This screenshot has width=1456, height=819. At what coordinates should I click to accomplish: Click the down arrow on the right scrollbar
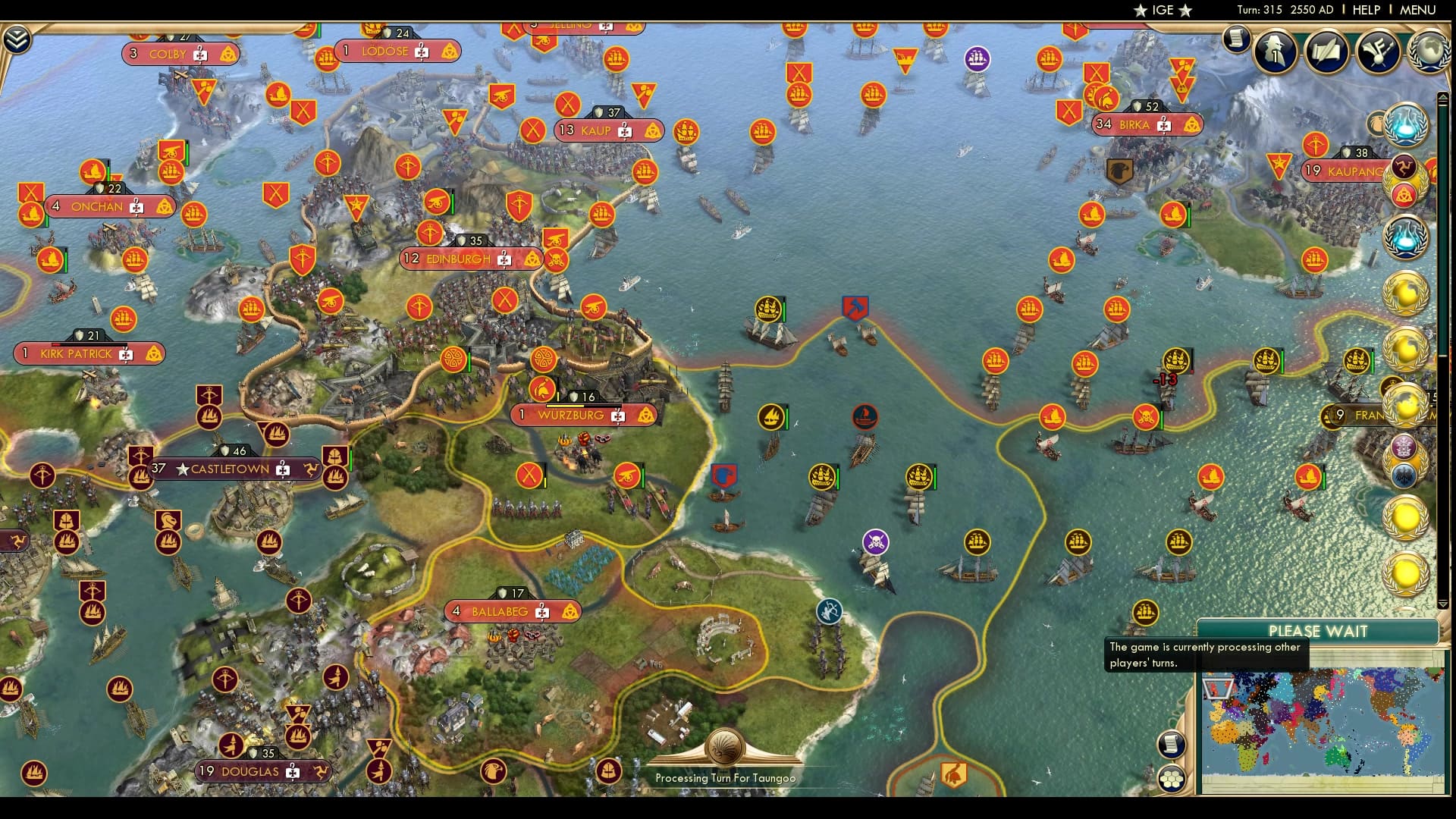point(1443,604)
